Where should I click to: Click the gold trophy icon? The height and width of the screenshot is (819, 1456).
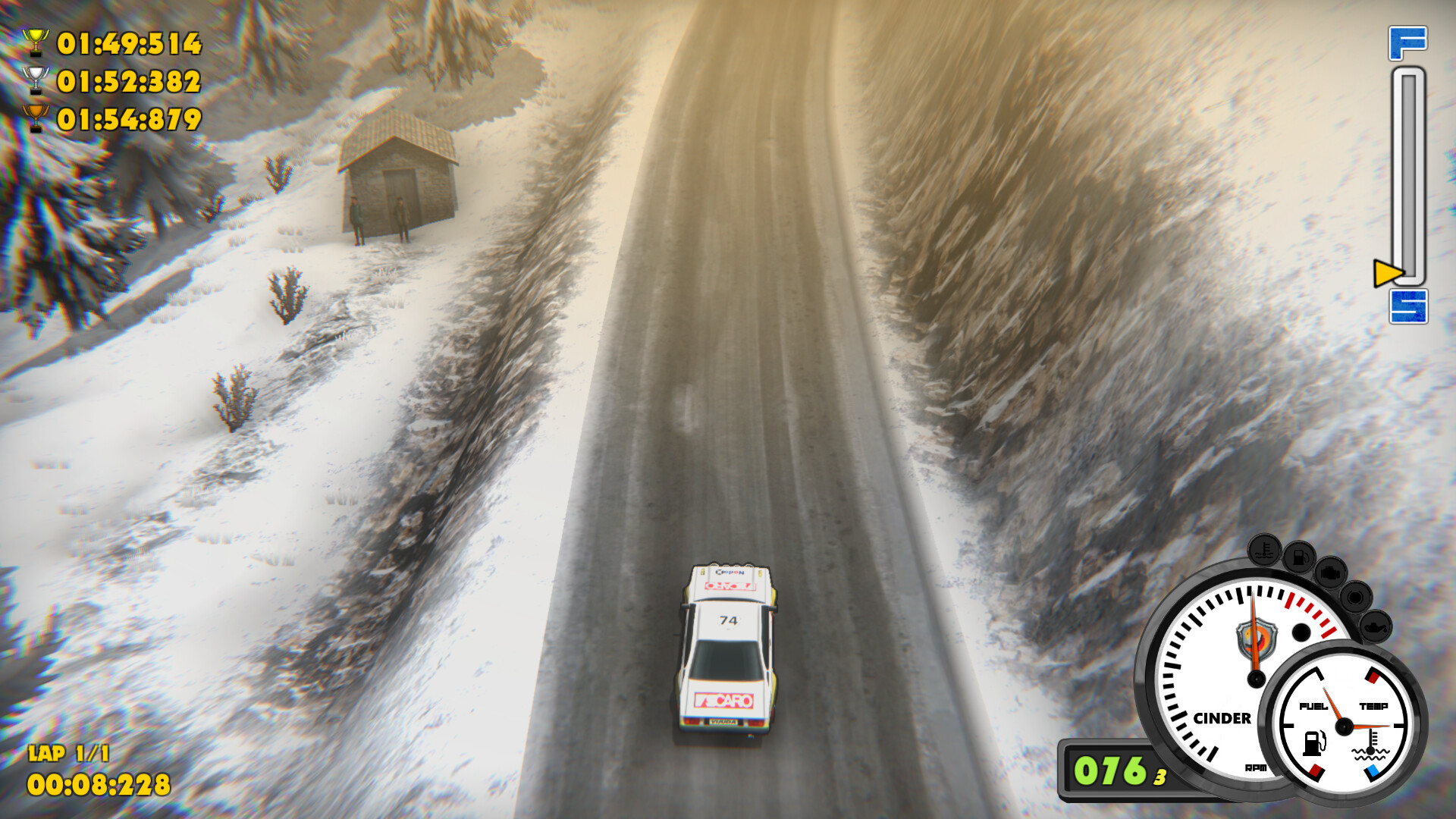[x=35, y=42]
